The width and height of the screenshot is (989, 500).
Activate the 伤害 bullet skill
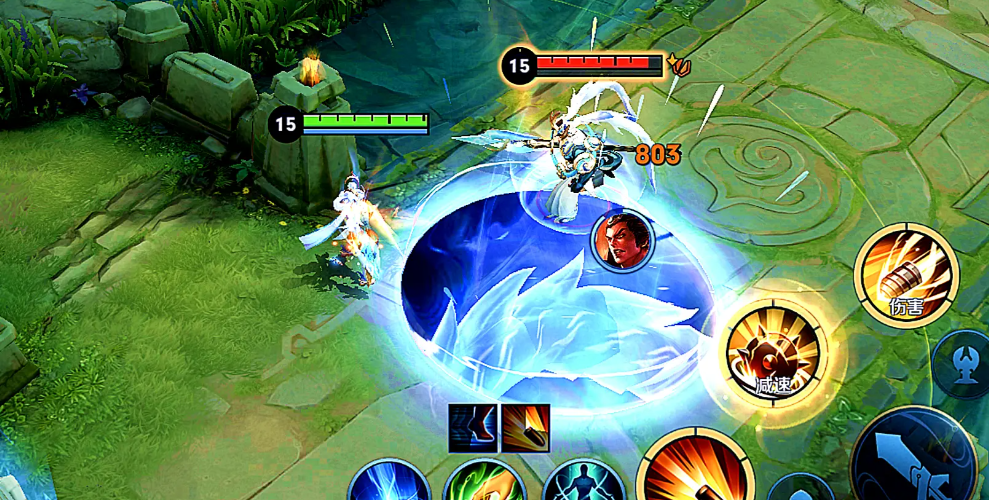point(906,273)
